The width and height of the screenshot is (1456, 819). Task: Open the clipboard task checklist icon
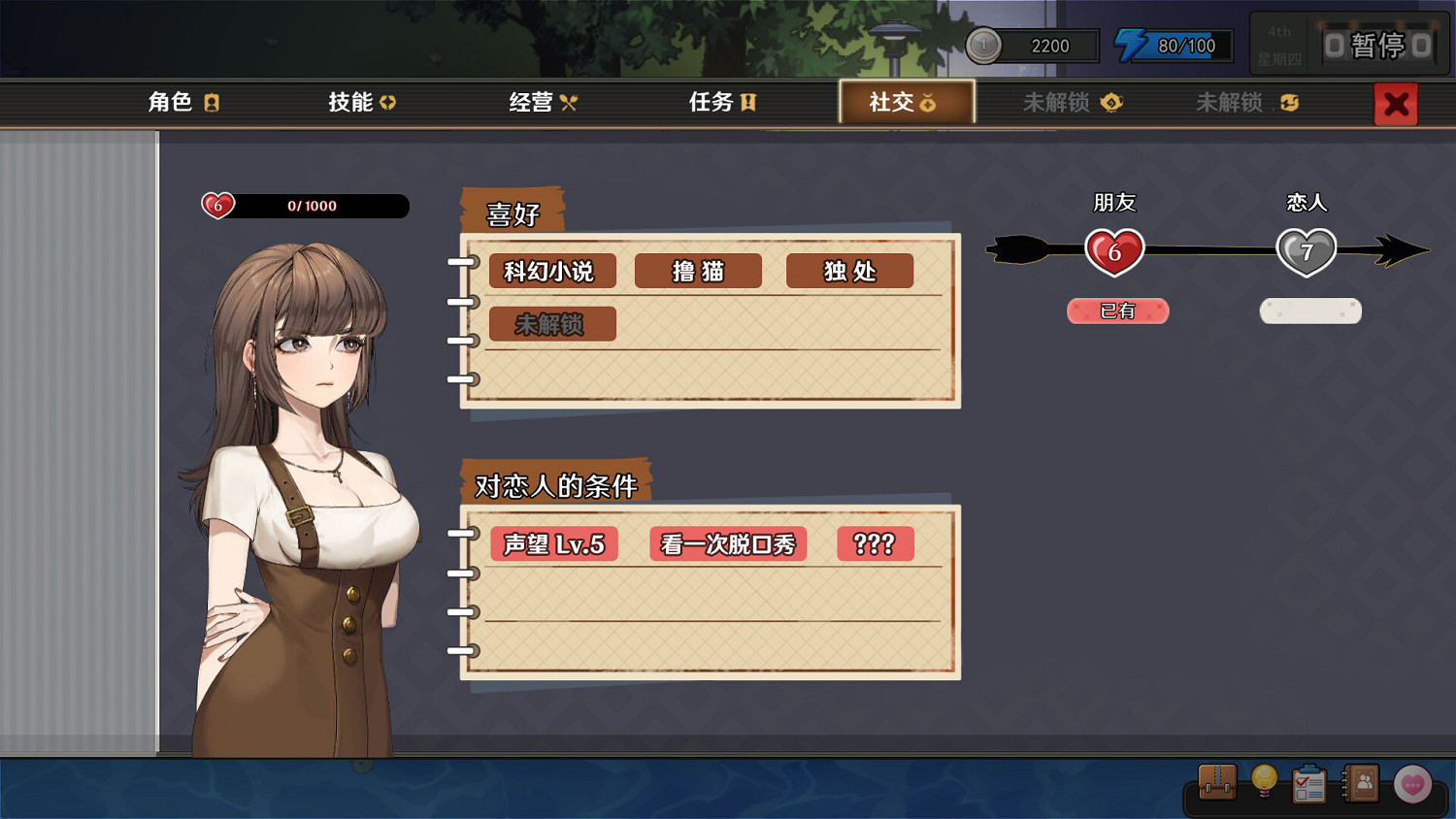coord(1308,784)
